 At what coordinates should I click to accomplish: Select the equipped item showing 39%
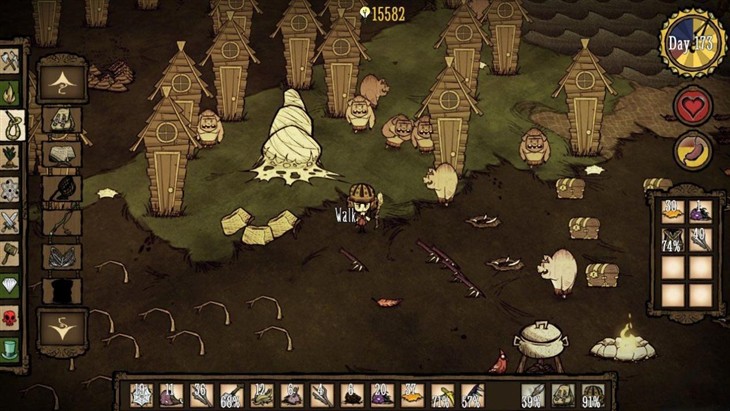coord(532,396)
